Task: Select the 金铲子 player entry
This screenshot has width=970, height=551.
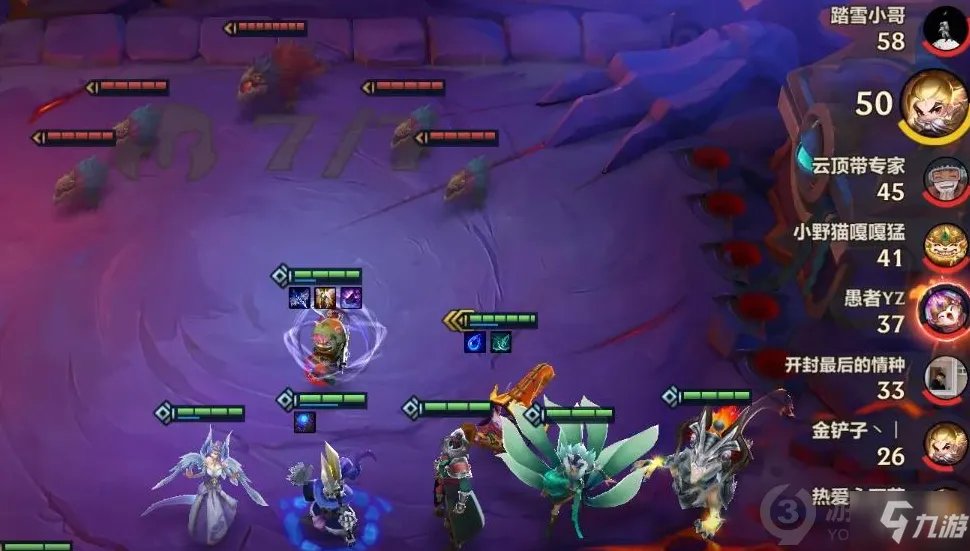Action: click(944, 443)
